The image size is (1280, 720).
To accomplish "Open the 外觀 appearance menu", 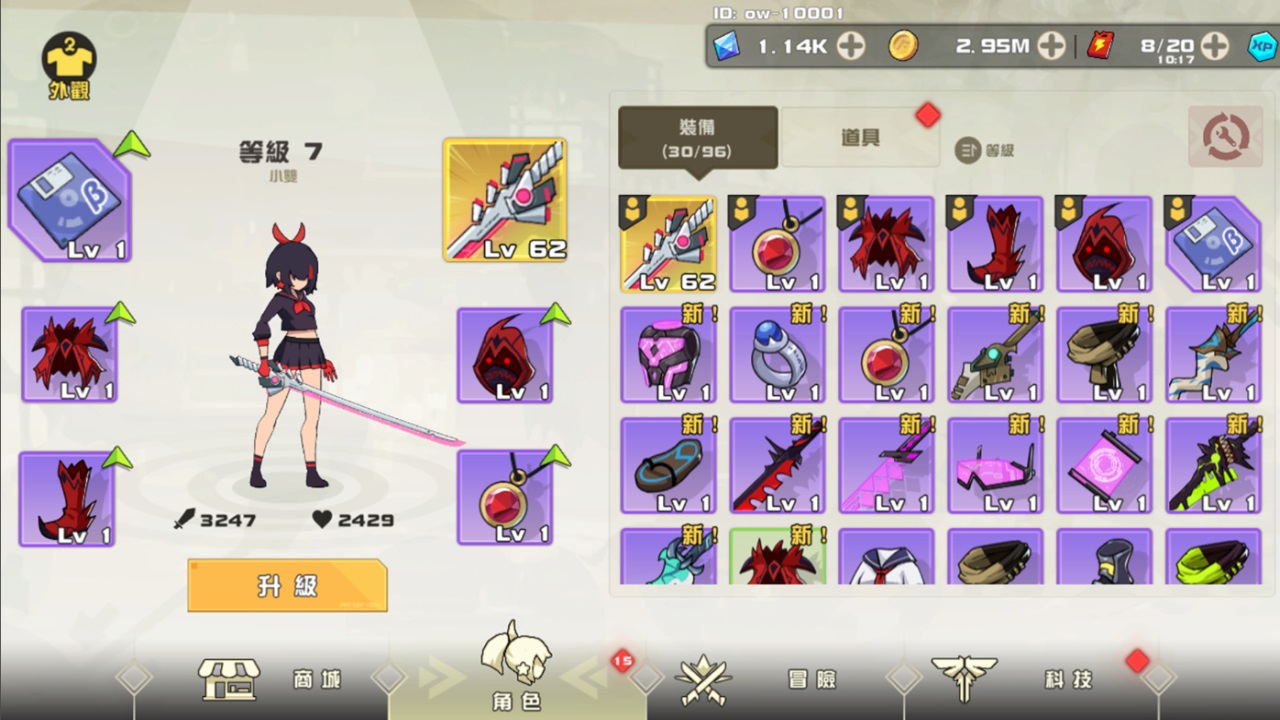I will 69,66.
